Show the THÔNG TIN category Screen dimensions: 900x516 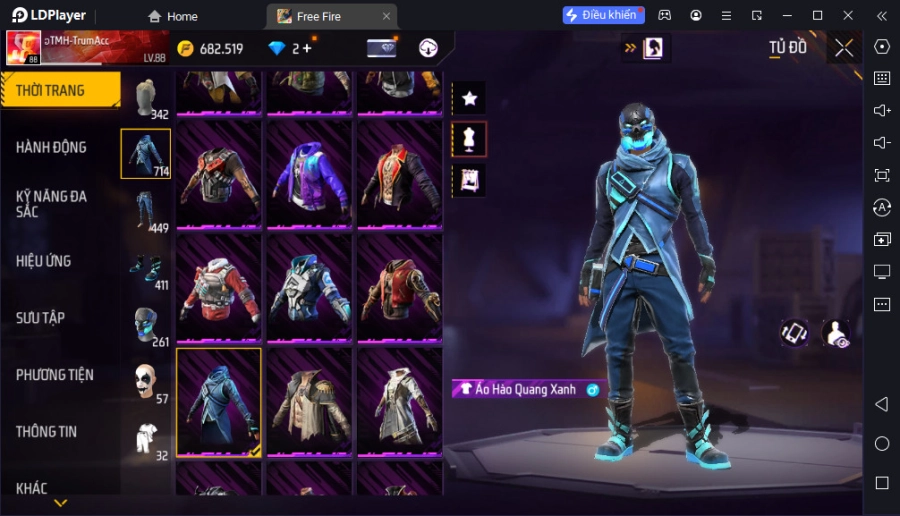[47, 432]
